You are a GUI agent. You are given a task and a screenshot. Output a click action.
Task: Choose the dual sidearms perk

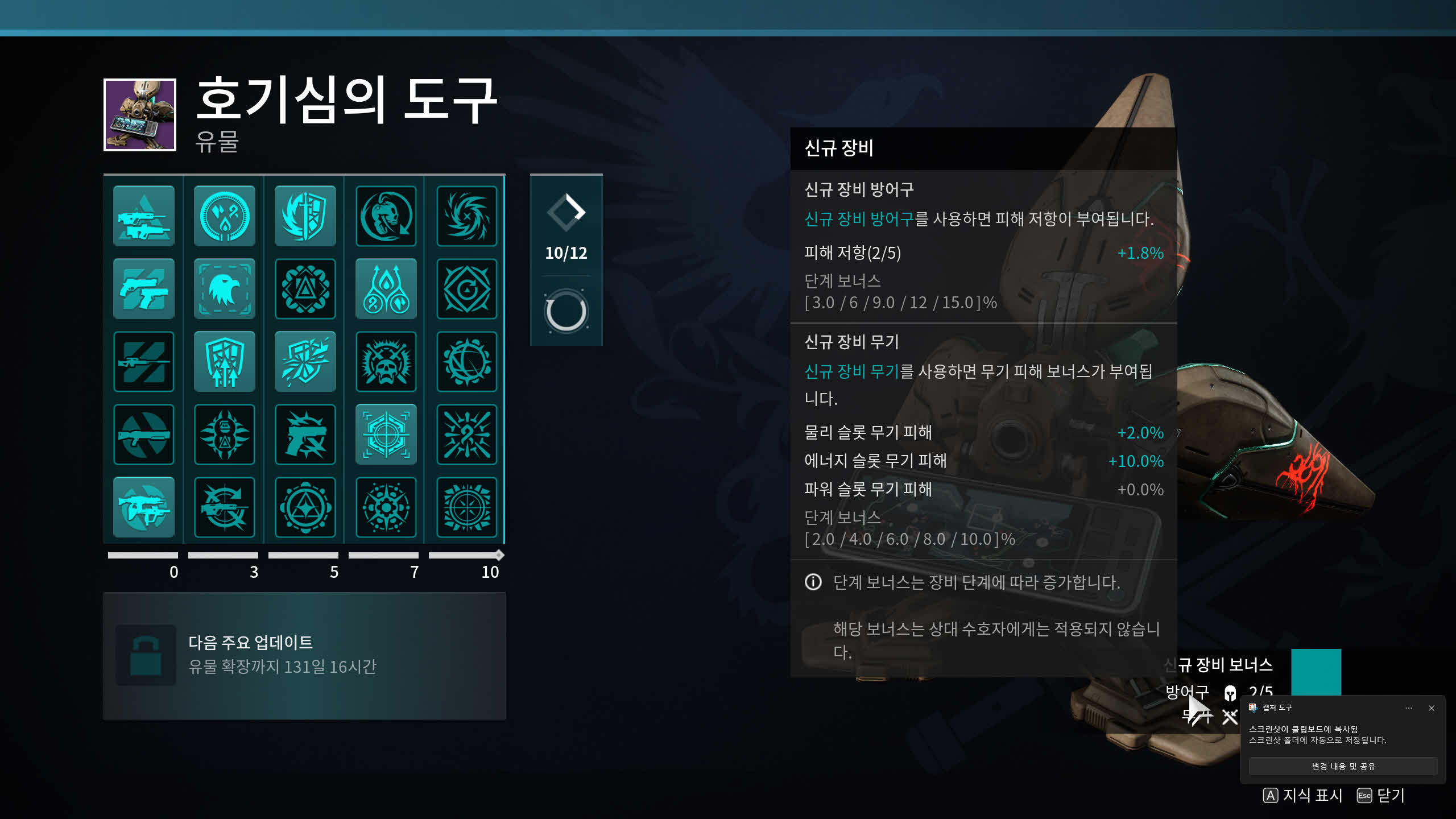coord(144,289)
